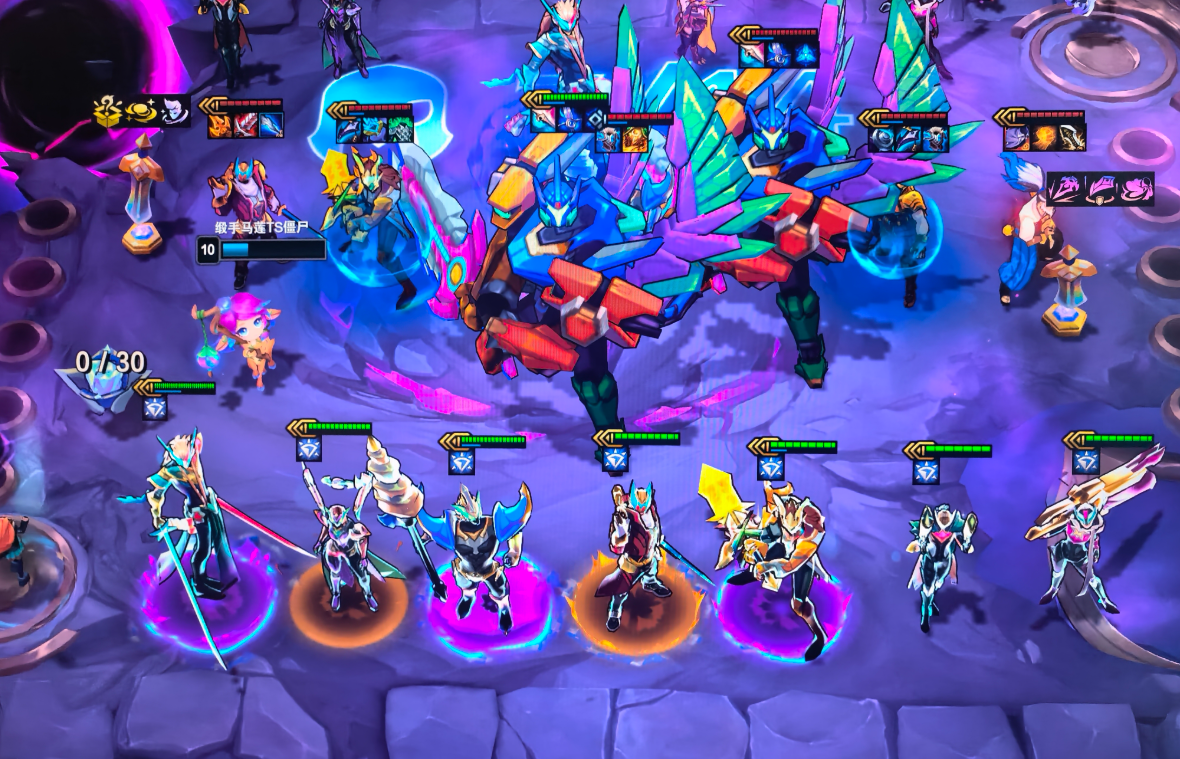Open the level 10 player nameplate
This screenshot has width=1180, height=759.
click(x=262, y=249)
